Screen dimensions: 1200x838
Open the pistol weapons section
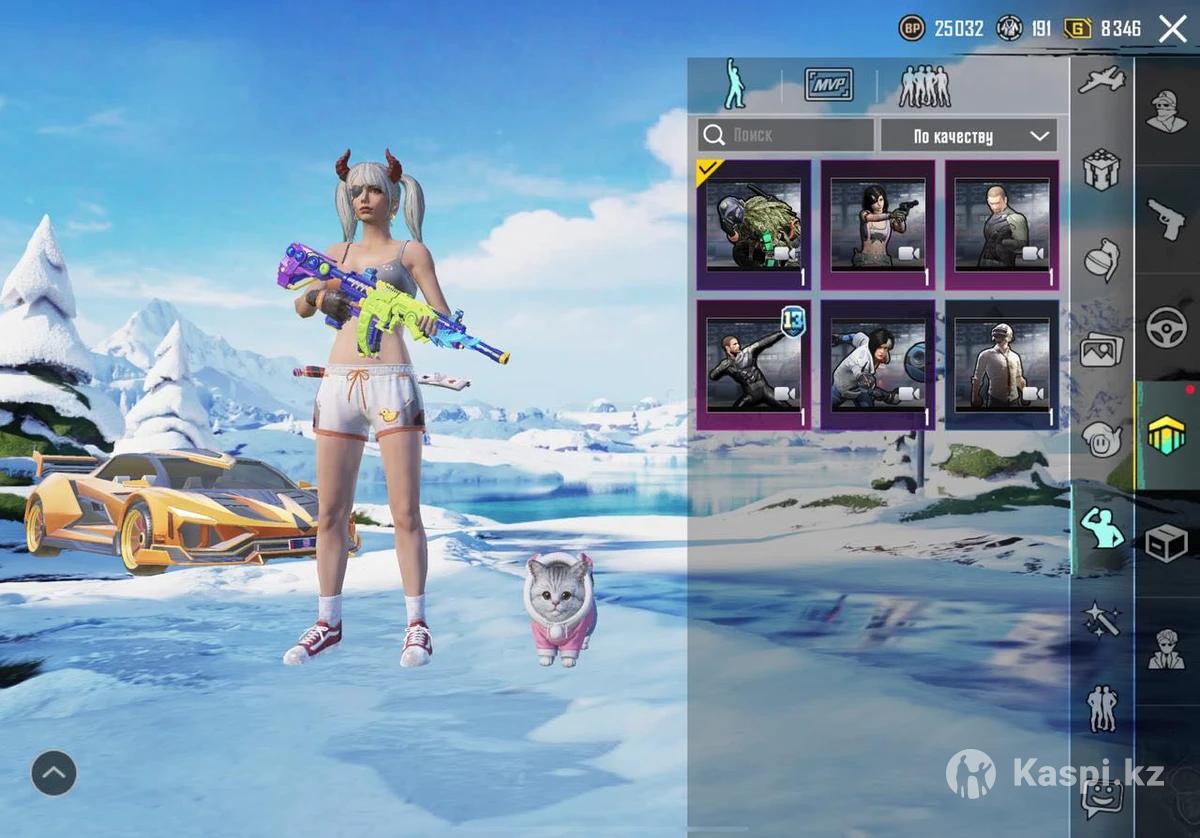[1167, 218]
